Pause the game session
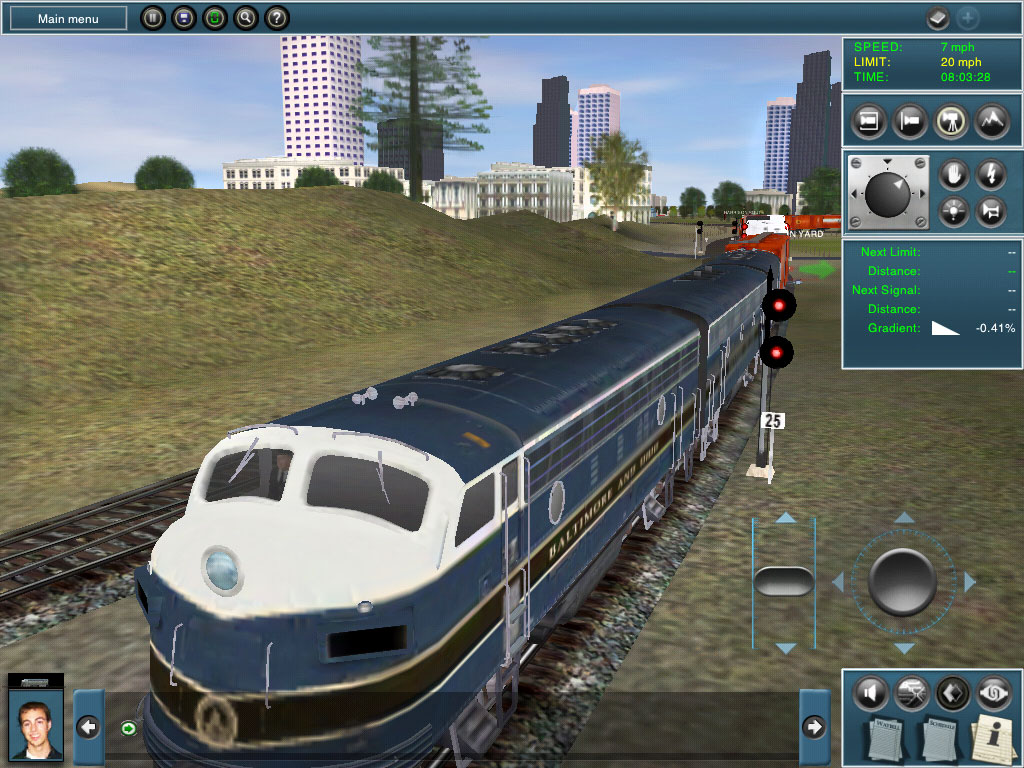The image size is (1024, 768). [151, 18]
